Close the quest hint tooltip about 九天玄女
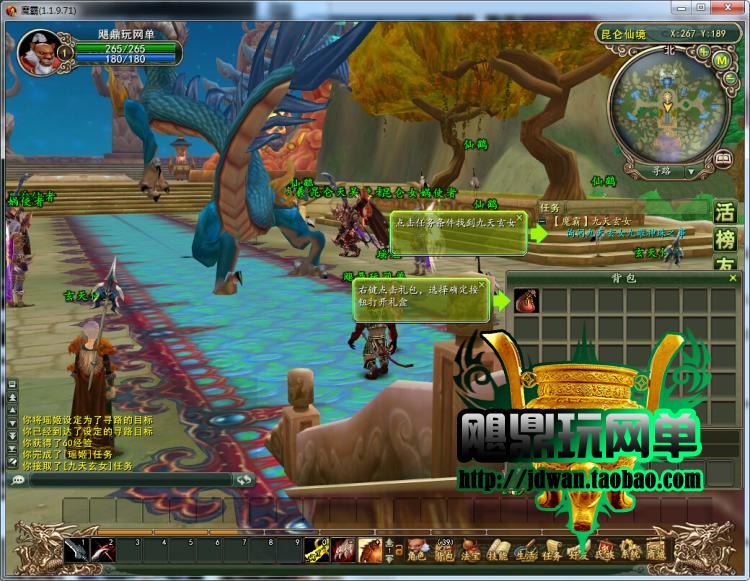This screenshot has width=750, height=581. click(521, 217)
